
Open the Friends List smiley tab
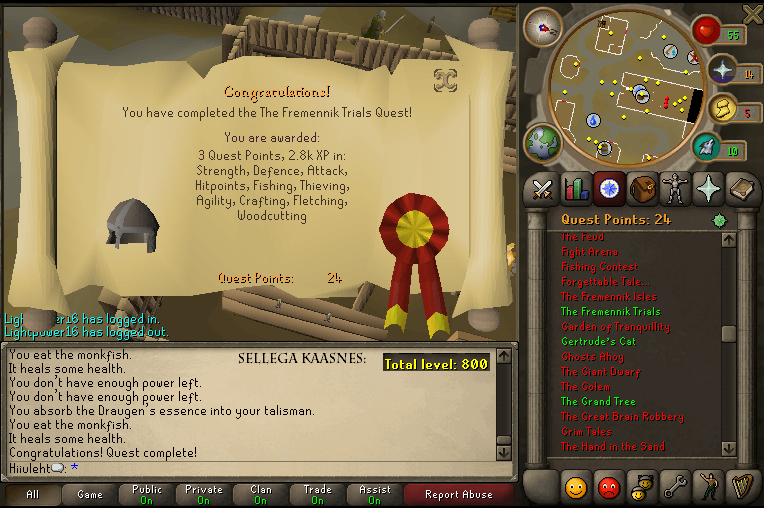coord(575,487)
